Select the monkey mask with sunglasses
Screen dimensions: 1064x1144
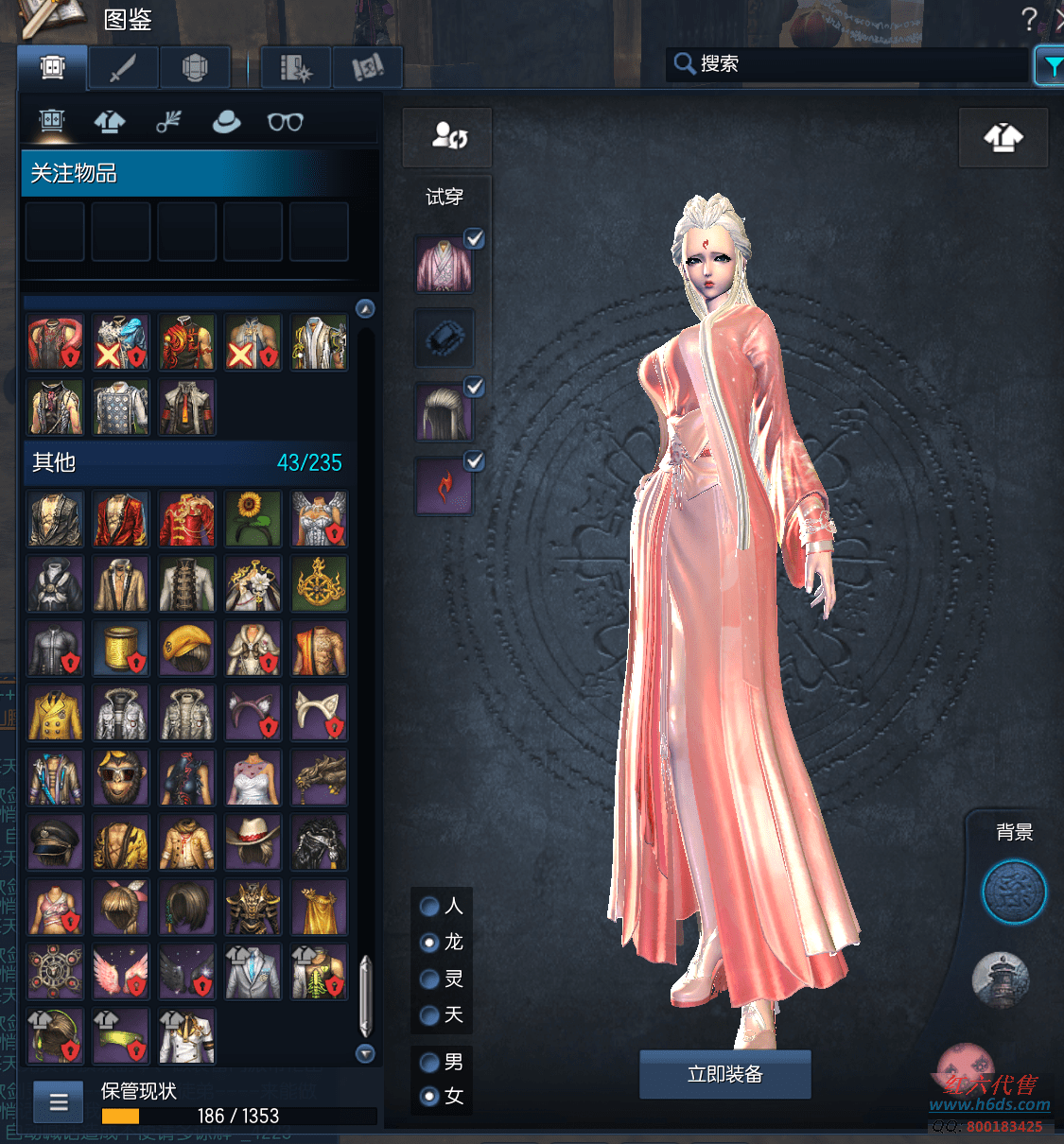(x=121, y=778)
